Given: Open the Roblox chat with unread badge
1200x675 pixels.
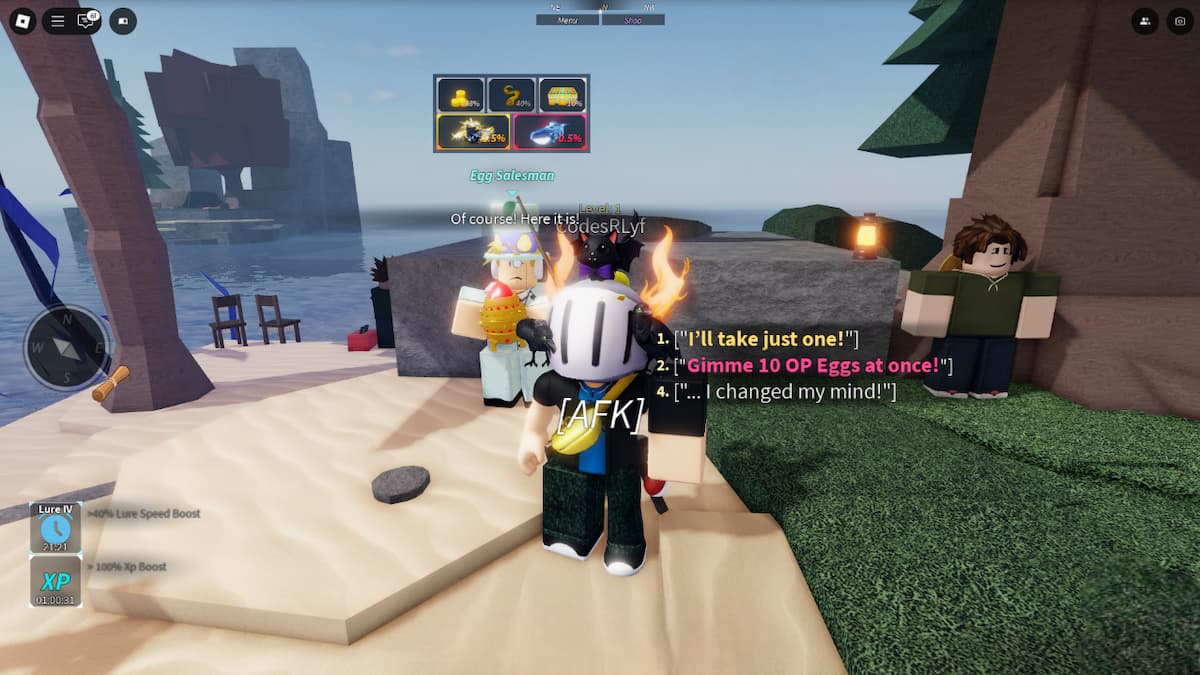Looking at the screenshot, I should 87,20.
